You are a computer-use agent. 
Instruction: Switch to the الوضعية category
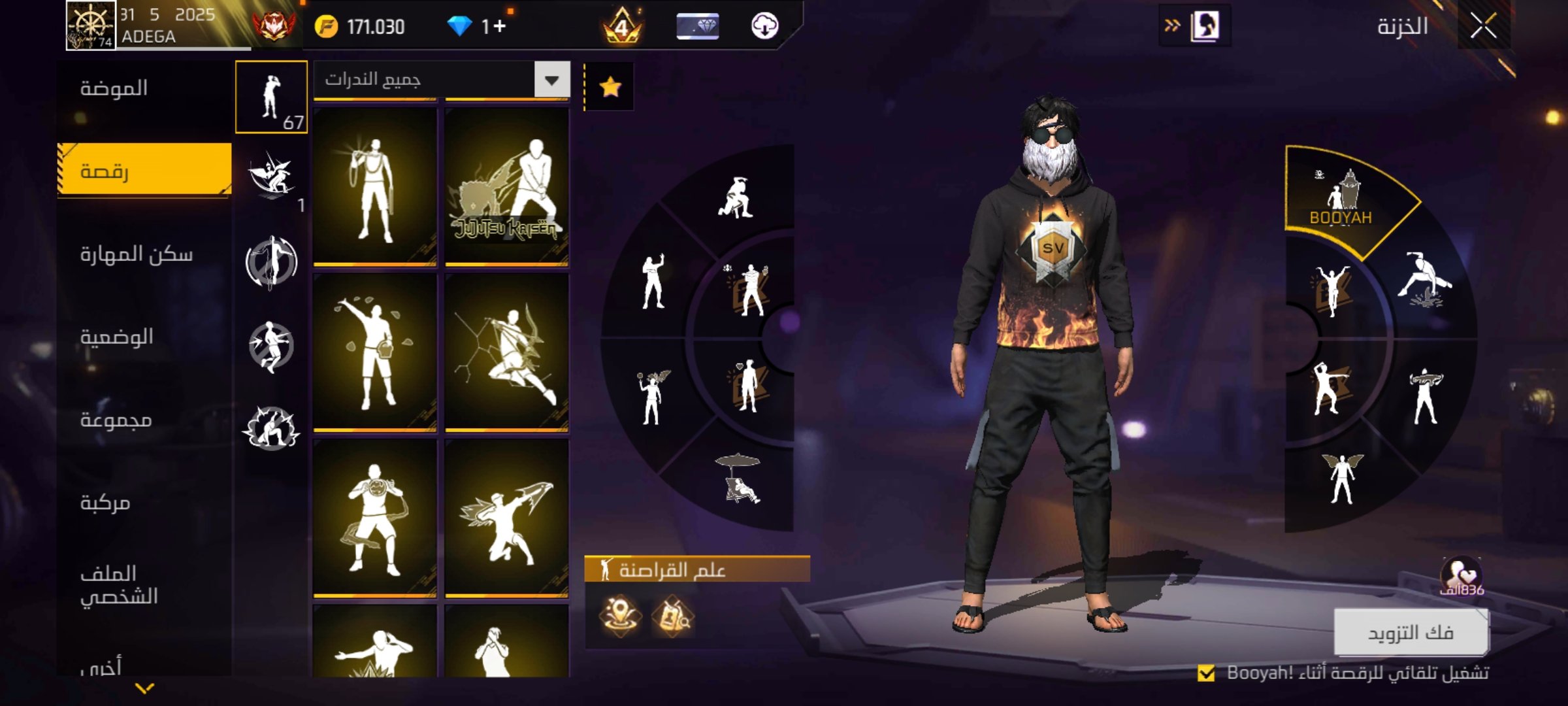click(116, 337)
